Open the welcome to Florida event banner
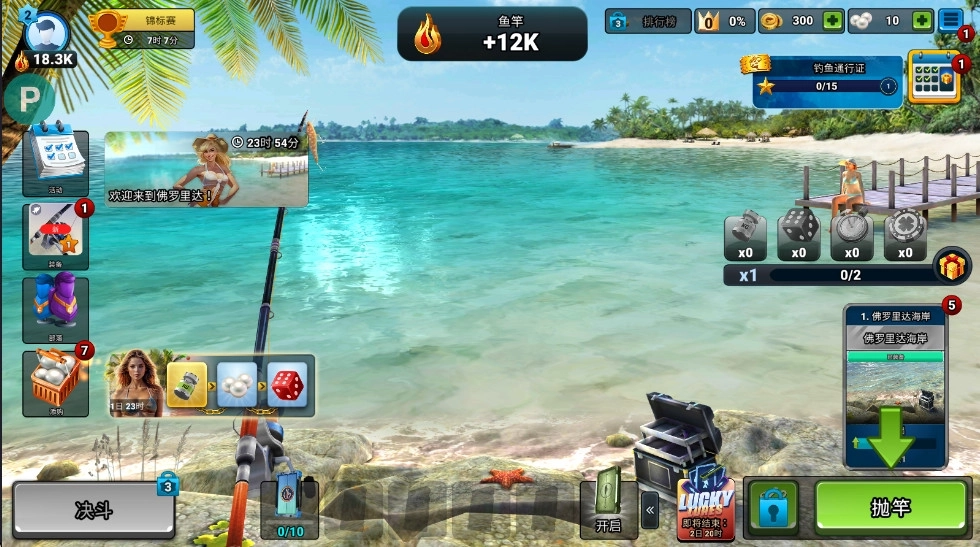 [206, 169]
